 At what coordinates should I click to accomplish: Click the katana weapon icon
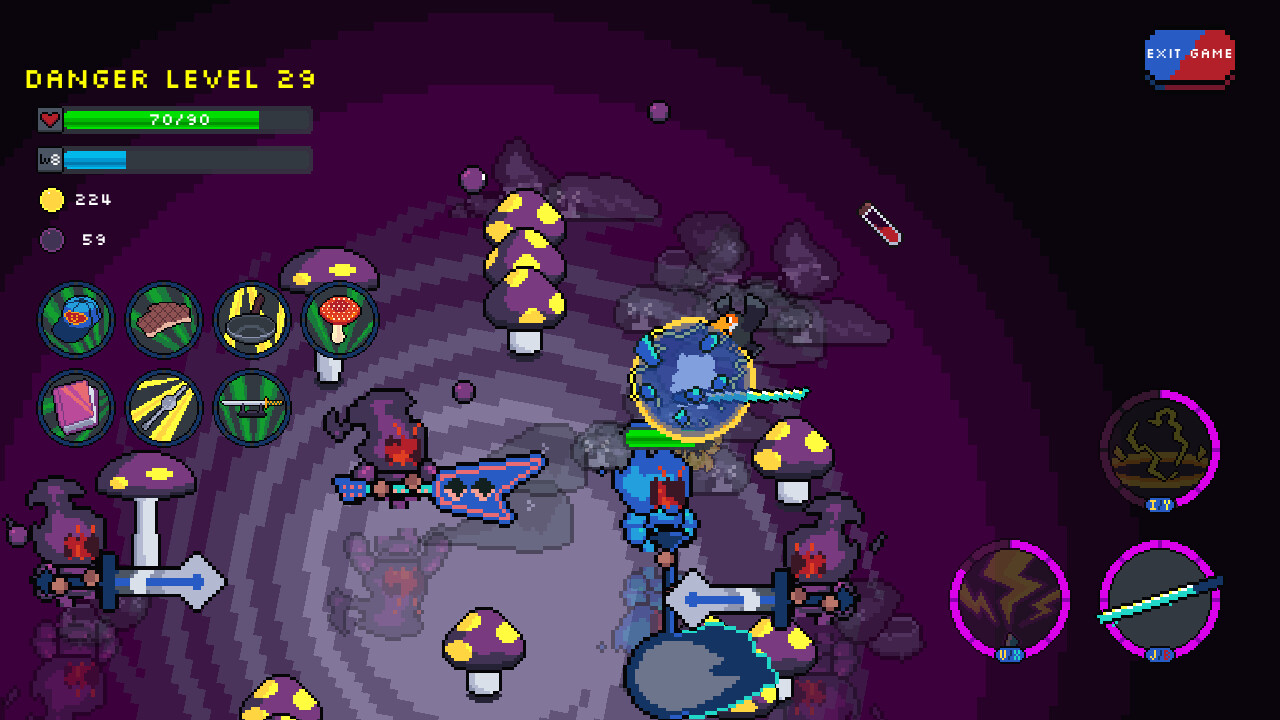click(251, 408)
